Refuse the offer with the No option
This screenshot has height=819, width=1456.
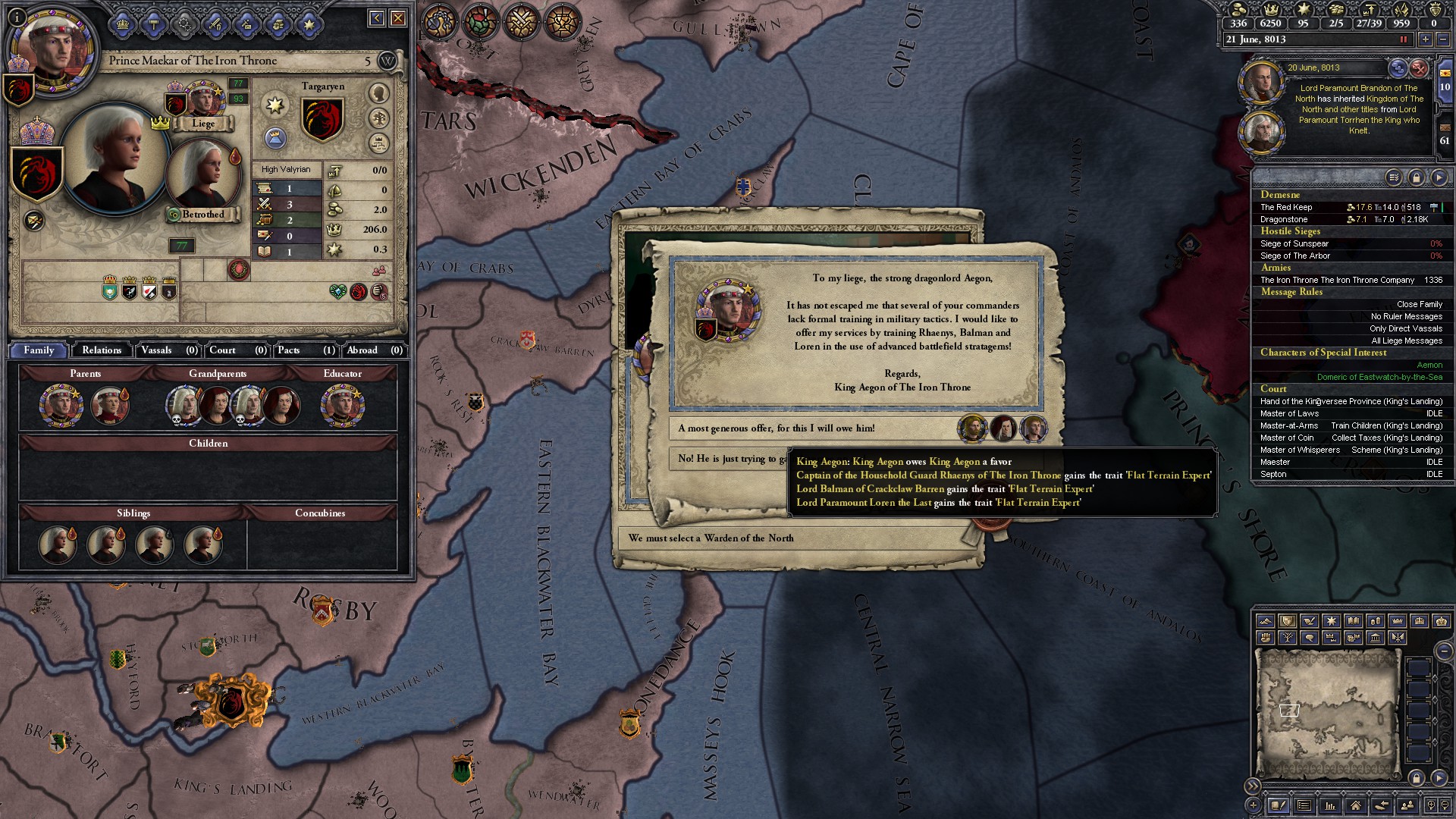click(728, 459)
